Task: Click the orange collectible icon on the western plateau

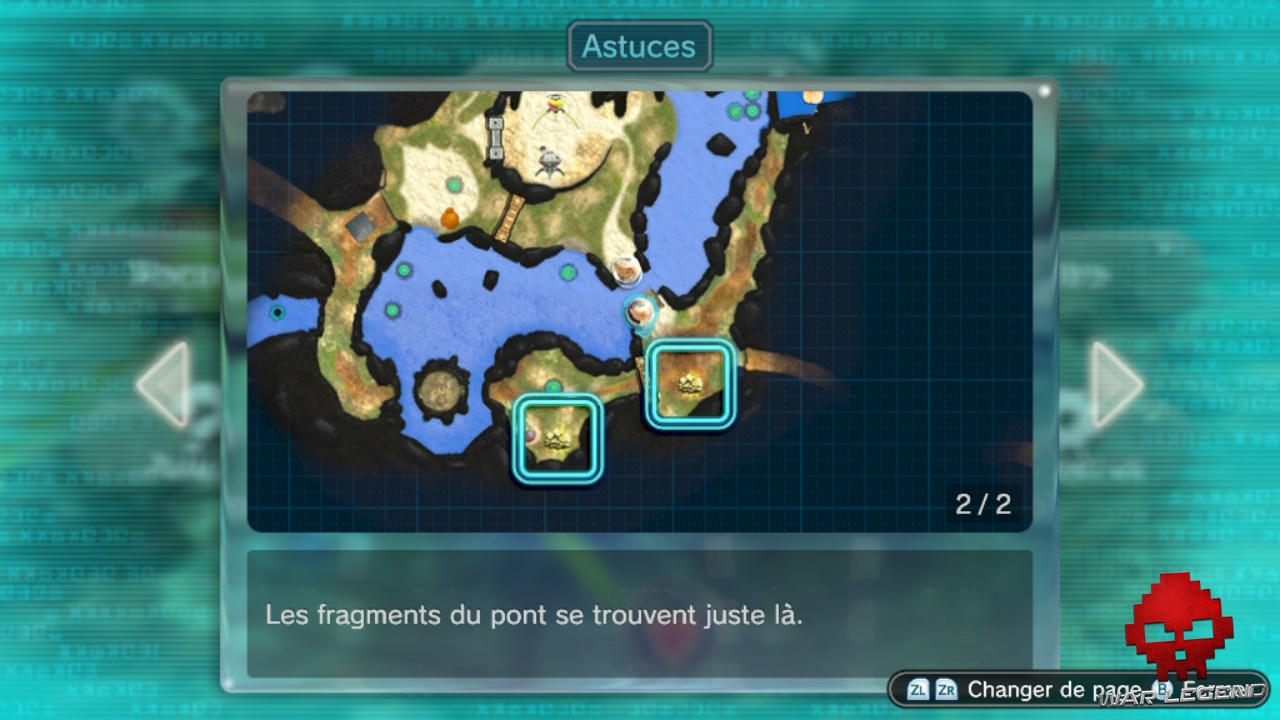Action: tap(450, 218)
